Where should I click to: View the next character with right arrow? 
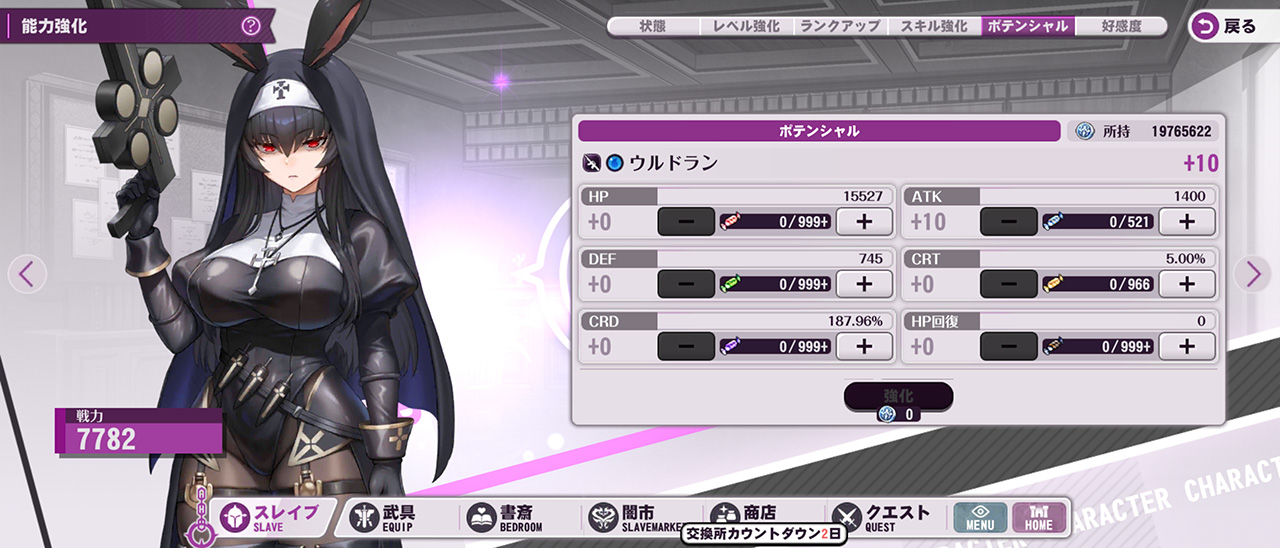point(1253,273)
